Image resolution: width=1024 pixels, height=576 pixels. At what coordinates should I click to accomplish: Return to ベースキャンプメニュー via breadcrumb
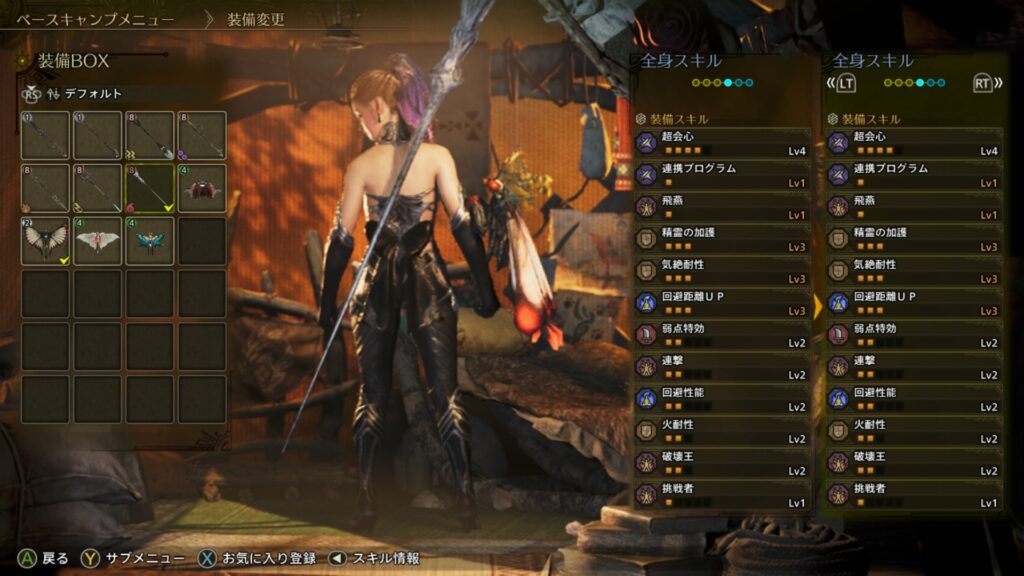tap(96, 19)
